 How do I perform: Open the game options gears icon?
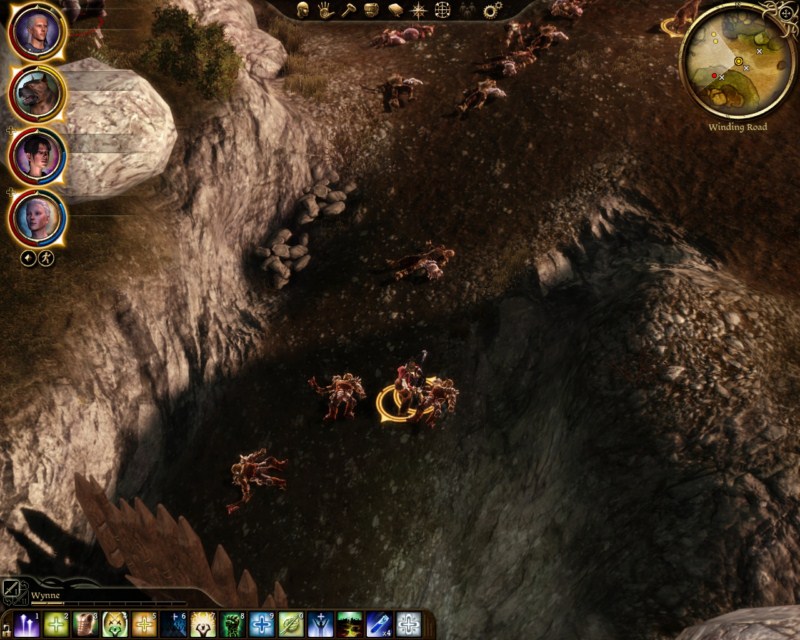pos(492,10)
